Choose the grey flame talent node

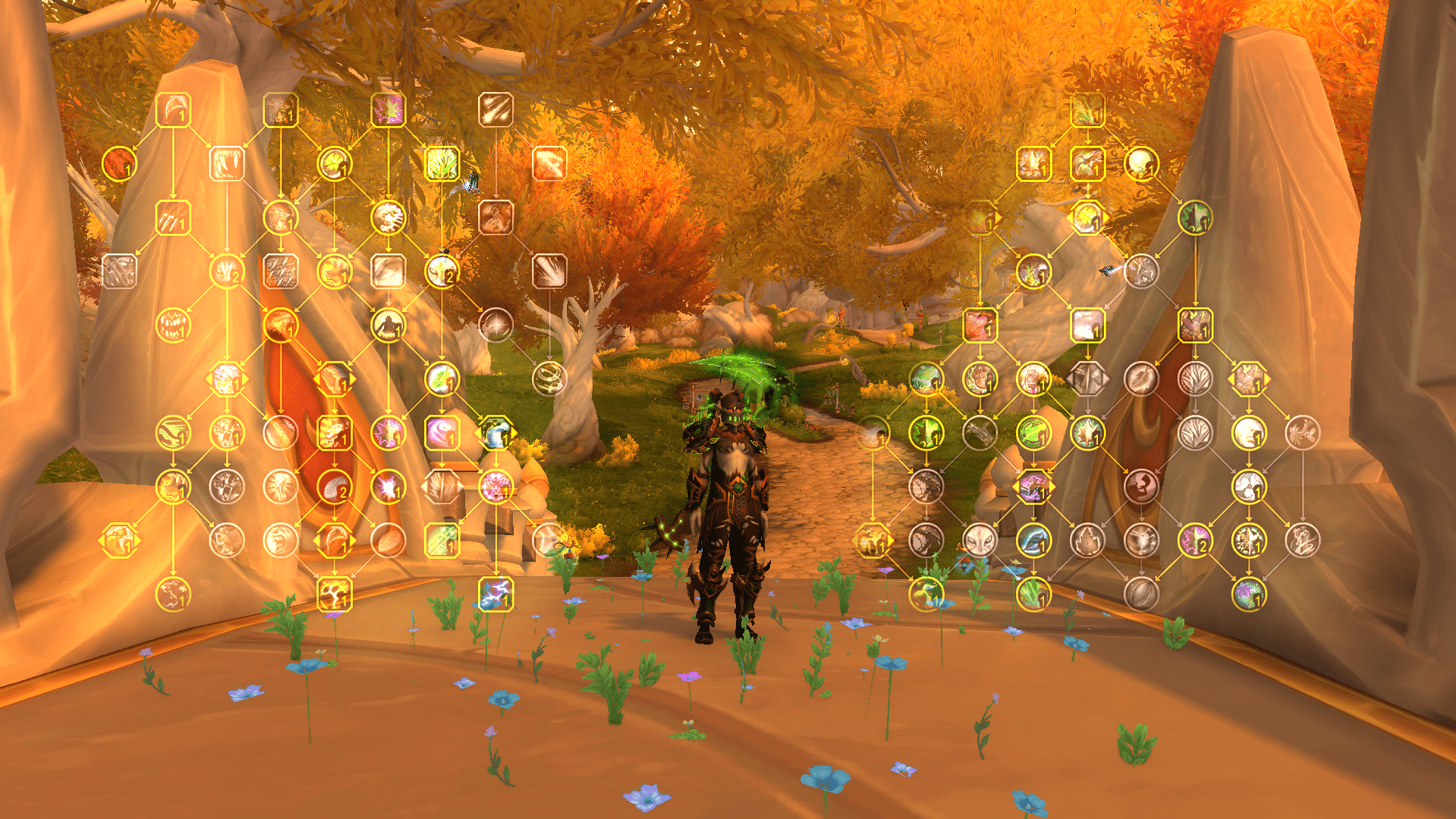click(x=1086, y=540)
